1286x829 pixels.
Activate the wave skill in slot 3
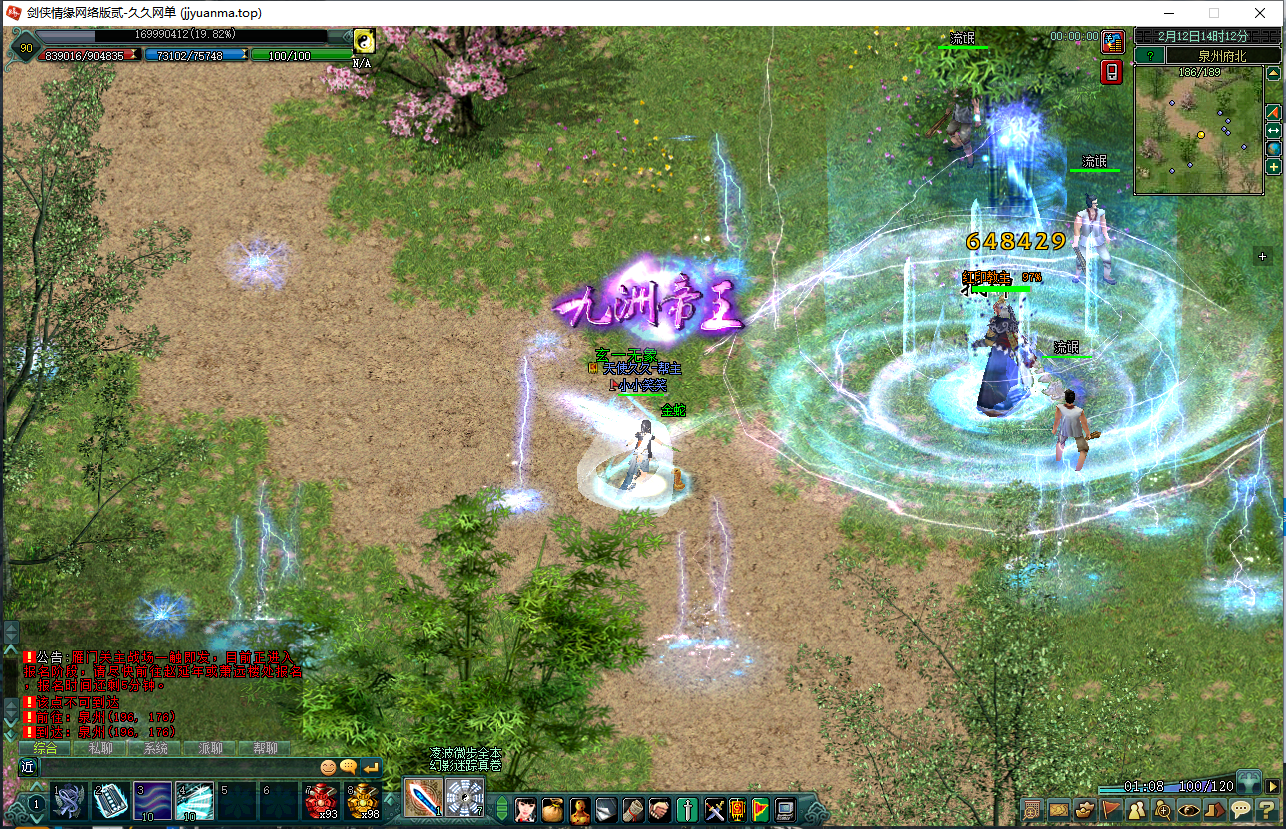tap(153, 801)
